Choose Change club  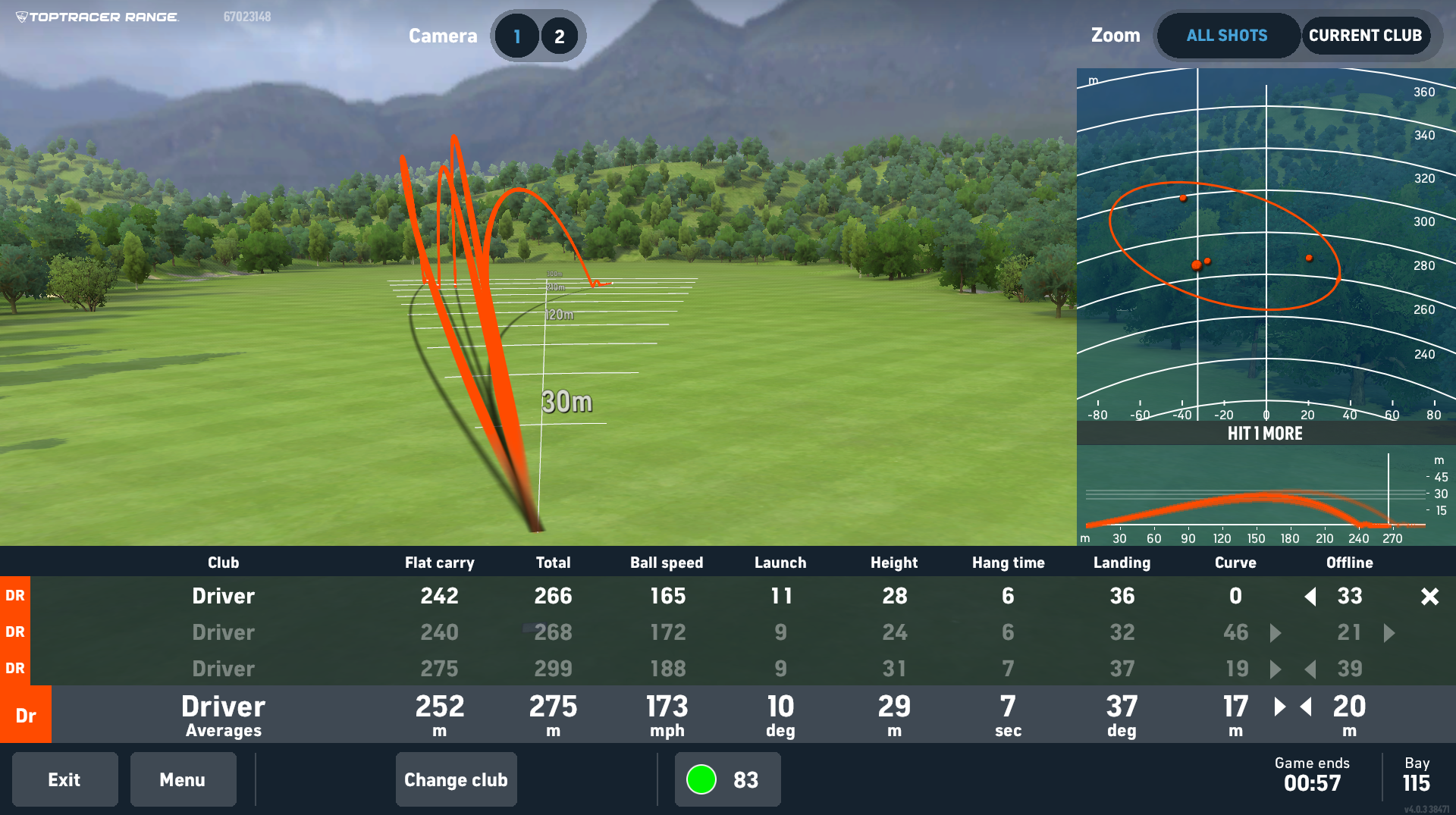click(x=456, y=779)
